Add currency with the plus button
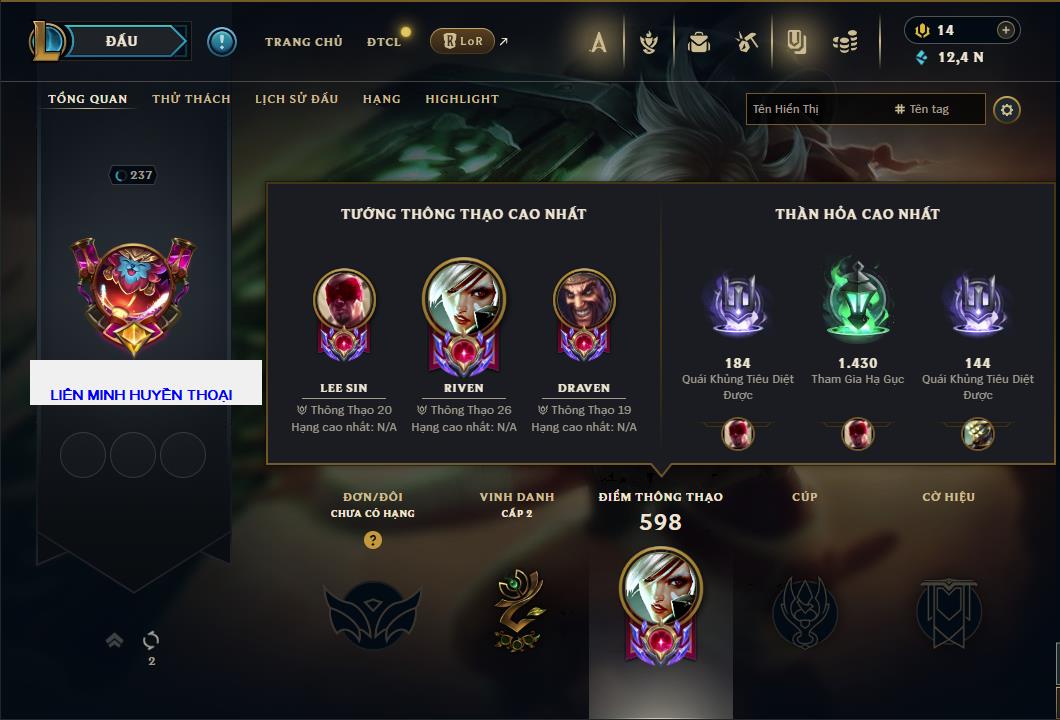 point(1006,30)
